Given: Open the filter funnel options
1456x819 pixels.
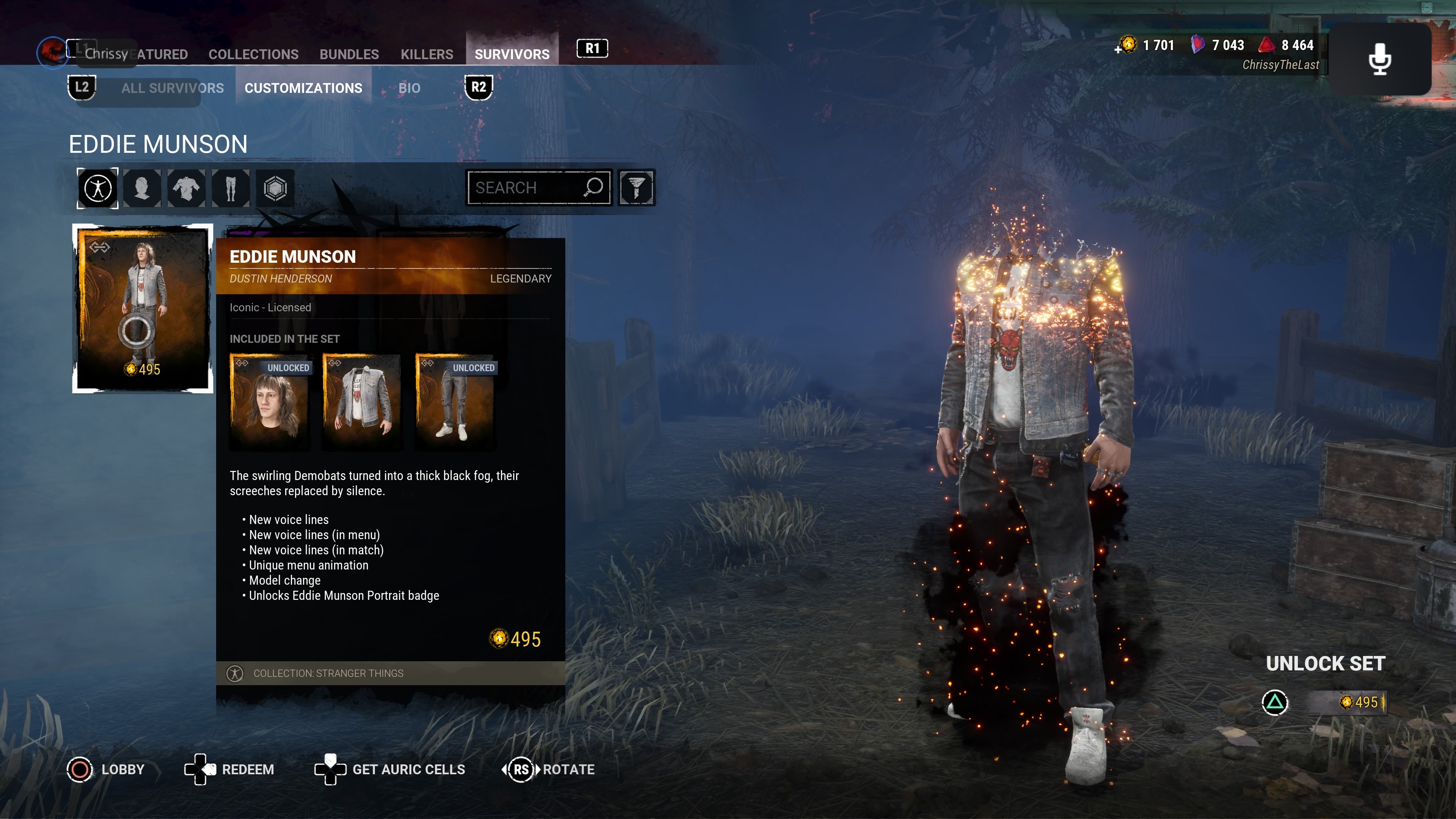Looking at the screenshot, I should coord(637,188).
